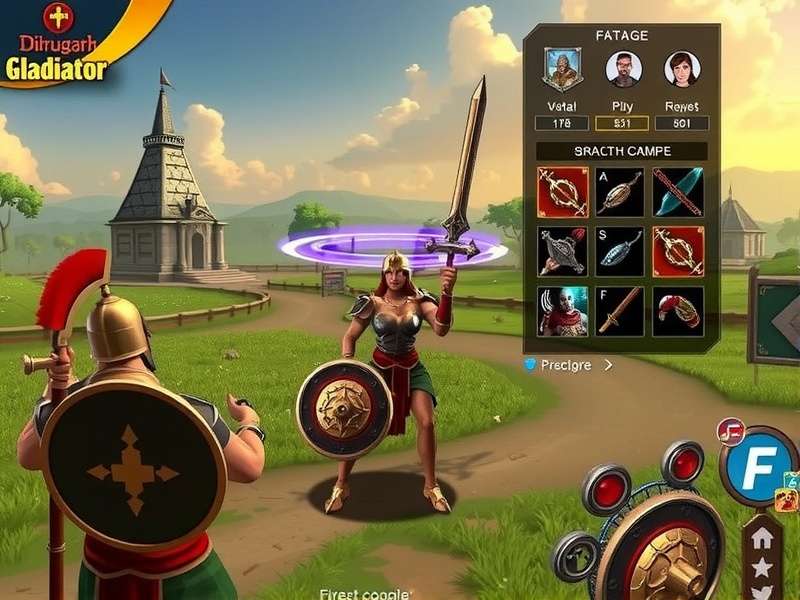The height and width of the screenshot is (600, 800).
Task: Pick the dark-haired woman portrait
Action: (x=682, y=70)
